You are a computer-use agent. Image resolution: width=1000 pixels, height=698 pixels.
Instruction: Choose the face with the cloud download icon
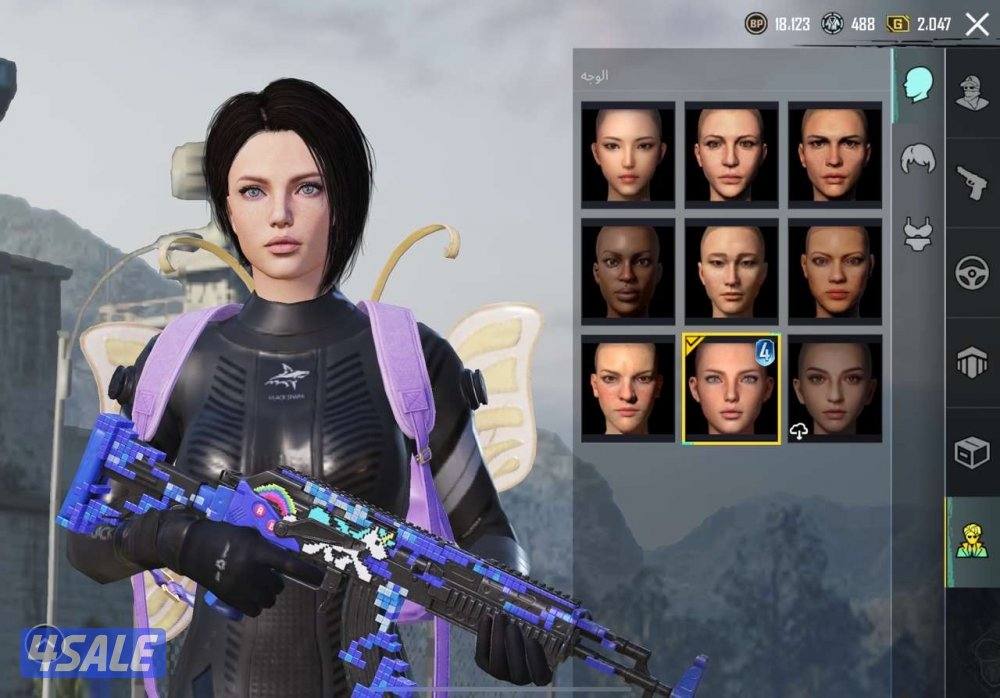[x=834, y=387]
